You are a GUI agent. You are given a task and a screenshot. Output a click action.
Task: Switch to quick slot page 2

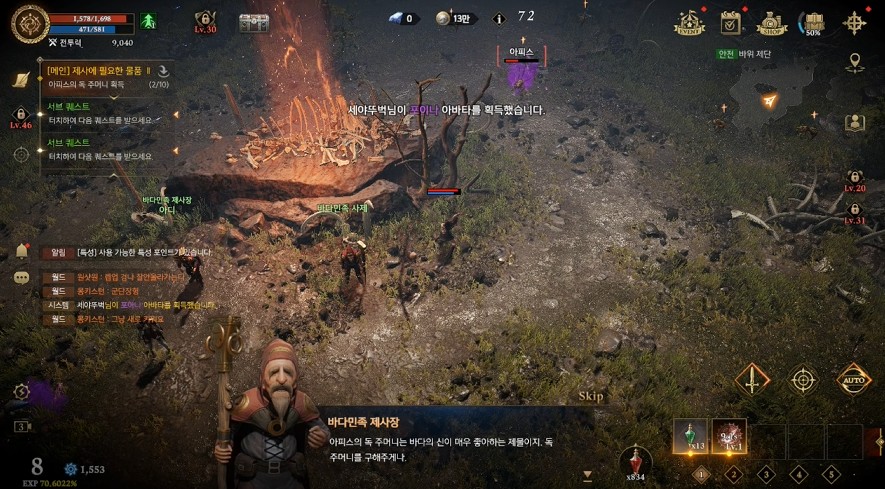[x=733, y=474]
